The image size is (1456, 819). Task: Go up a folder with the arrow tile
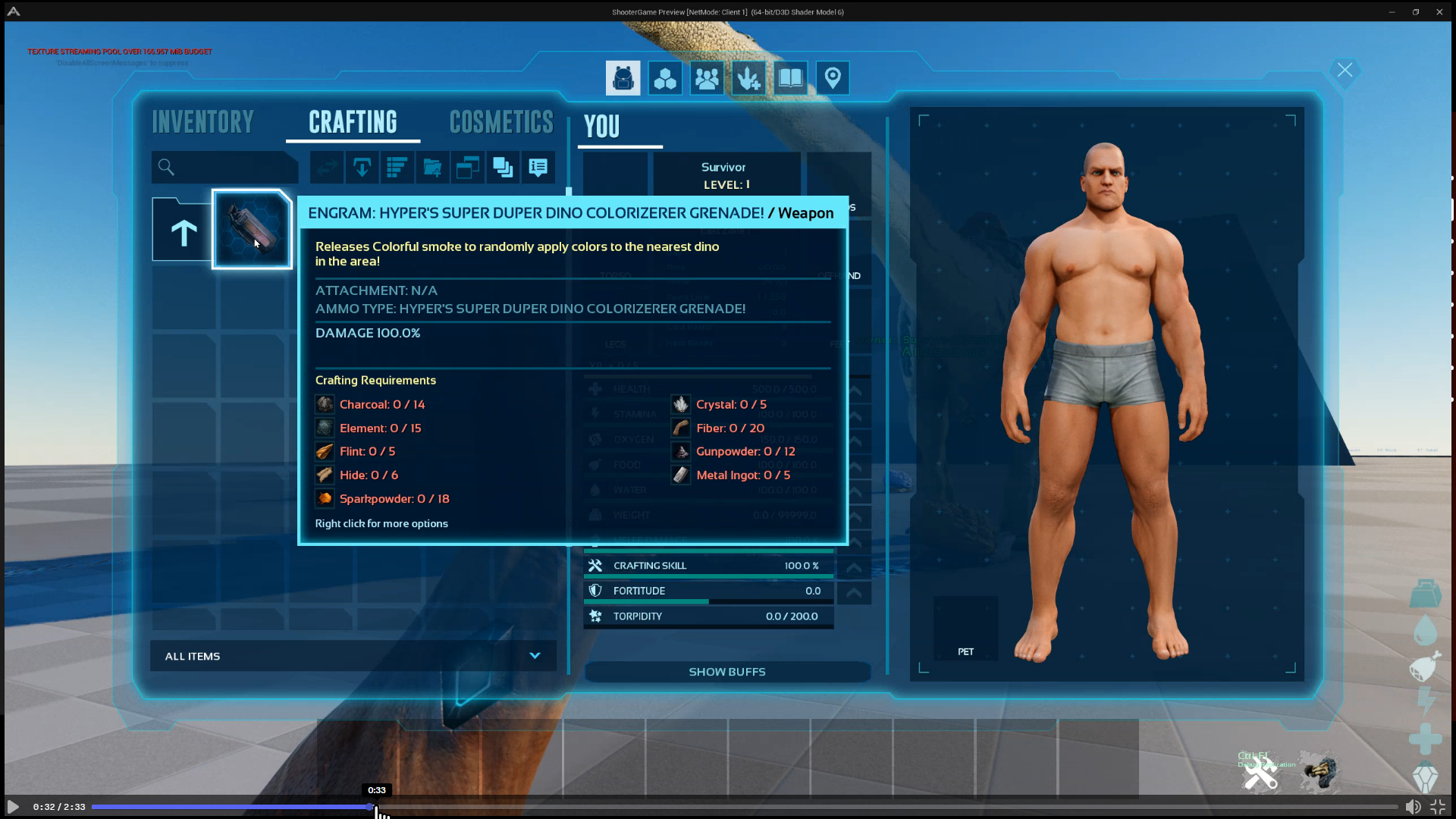183,231
